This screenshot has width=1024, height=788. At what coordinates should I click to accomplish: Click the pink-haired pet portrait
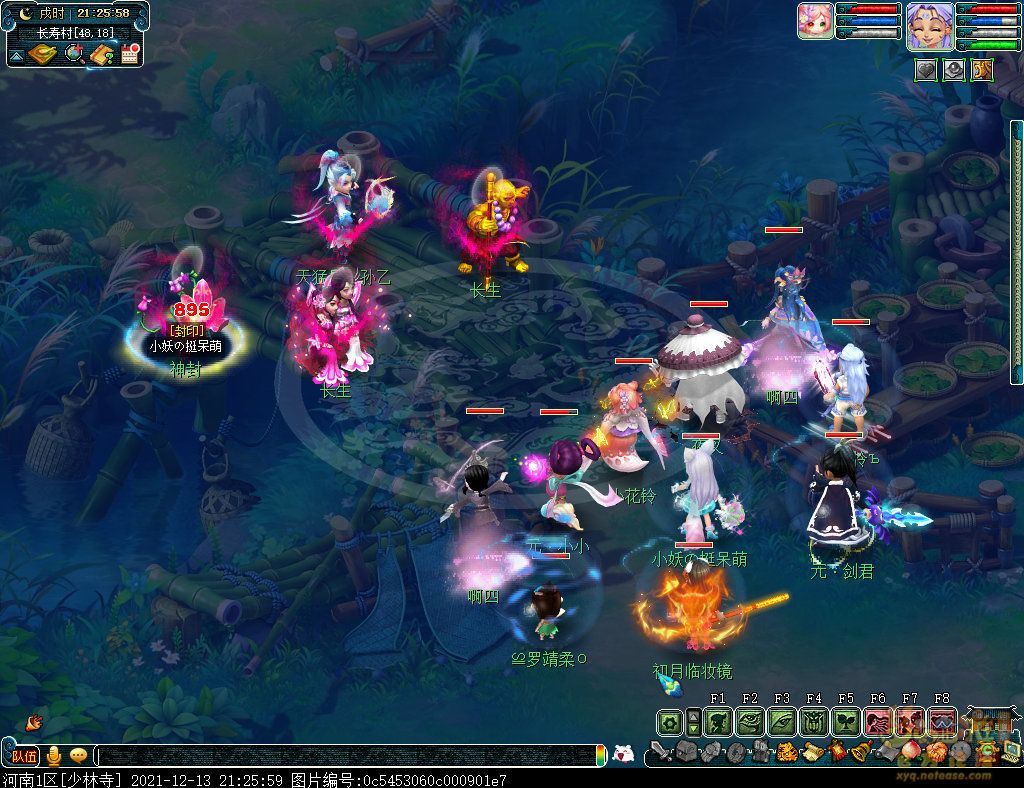(815, 22)
